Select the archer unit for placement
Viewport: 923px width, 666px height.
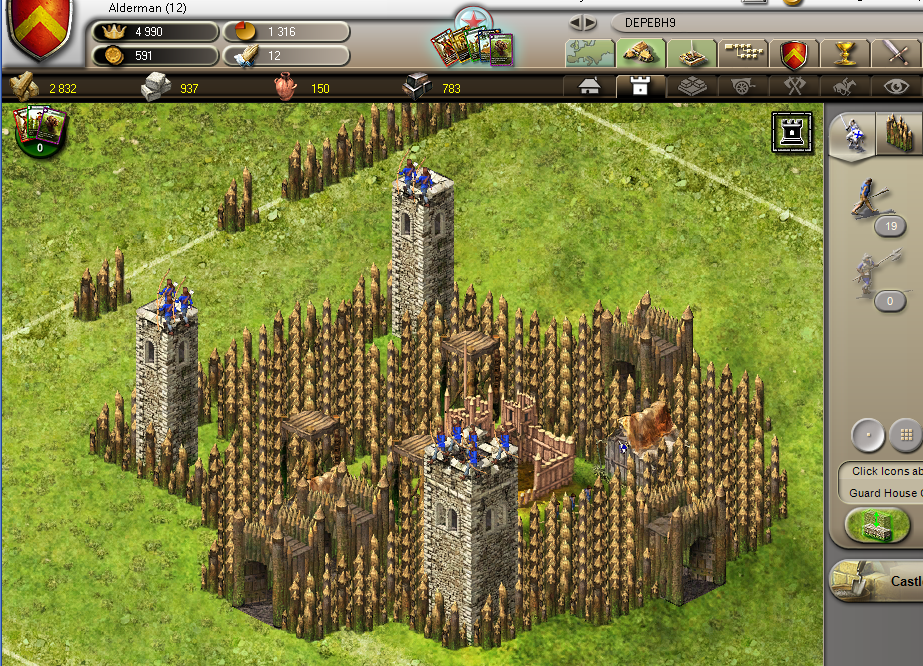point(869,198)
